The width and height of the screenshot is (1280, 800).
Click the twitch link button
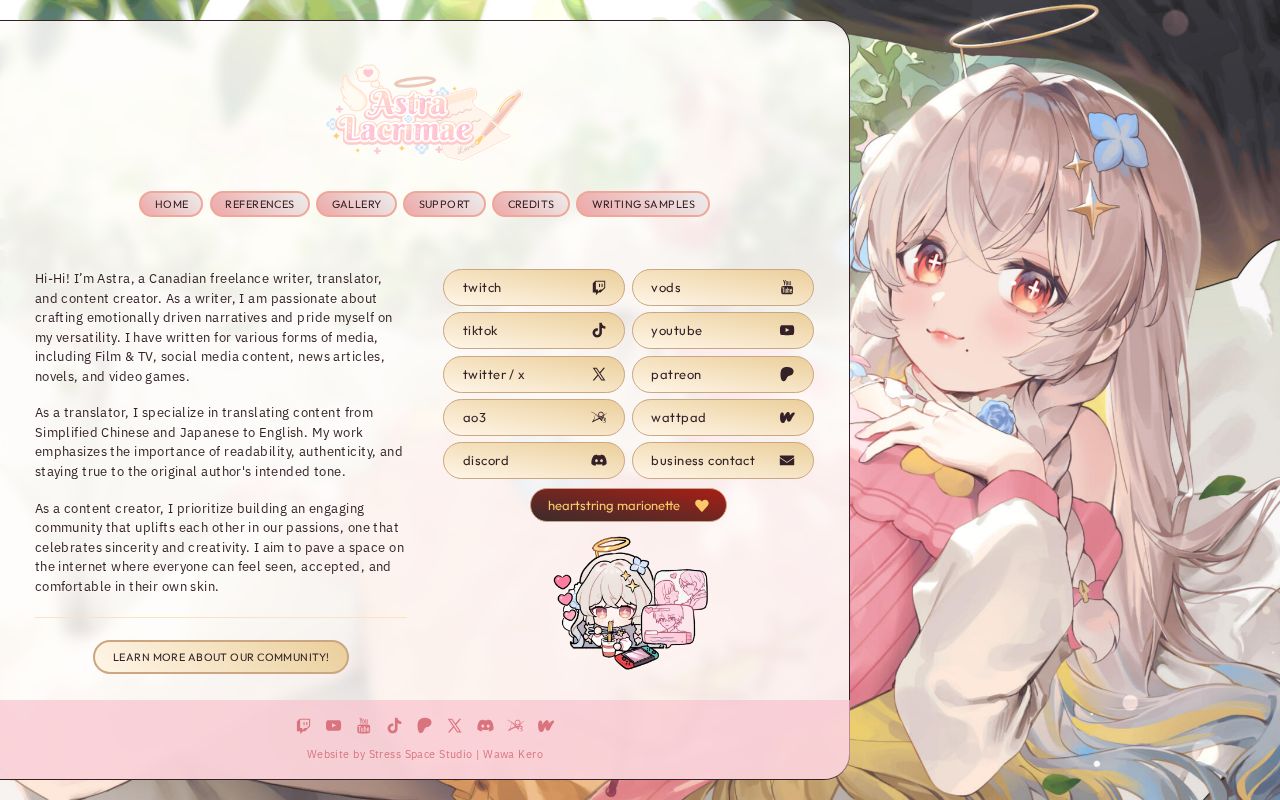[x=533, y=288]
